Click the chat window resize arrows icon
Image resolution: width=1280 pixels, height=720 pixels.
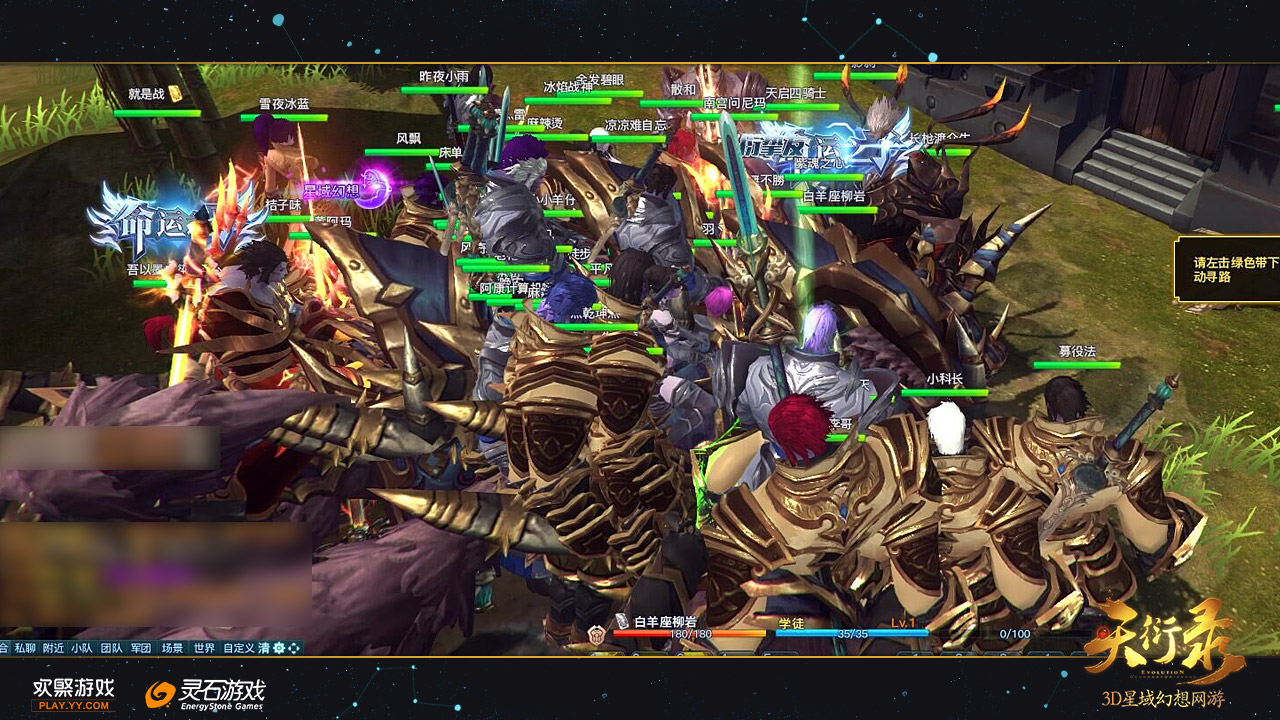294,648
